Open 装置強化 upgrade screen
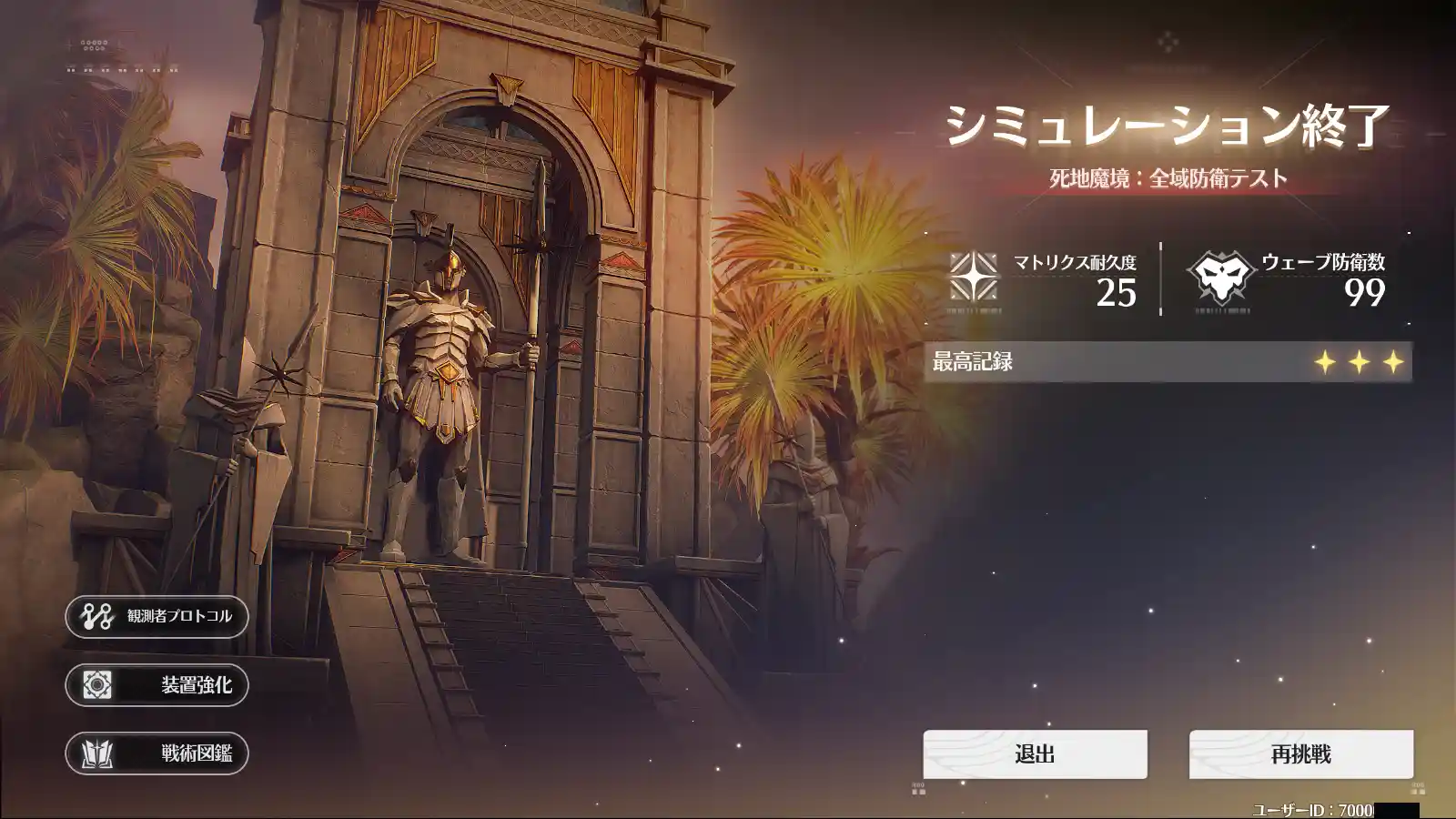 tap(157, 685)
